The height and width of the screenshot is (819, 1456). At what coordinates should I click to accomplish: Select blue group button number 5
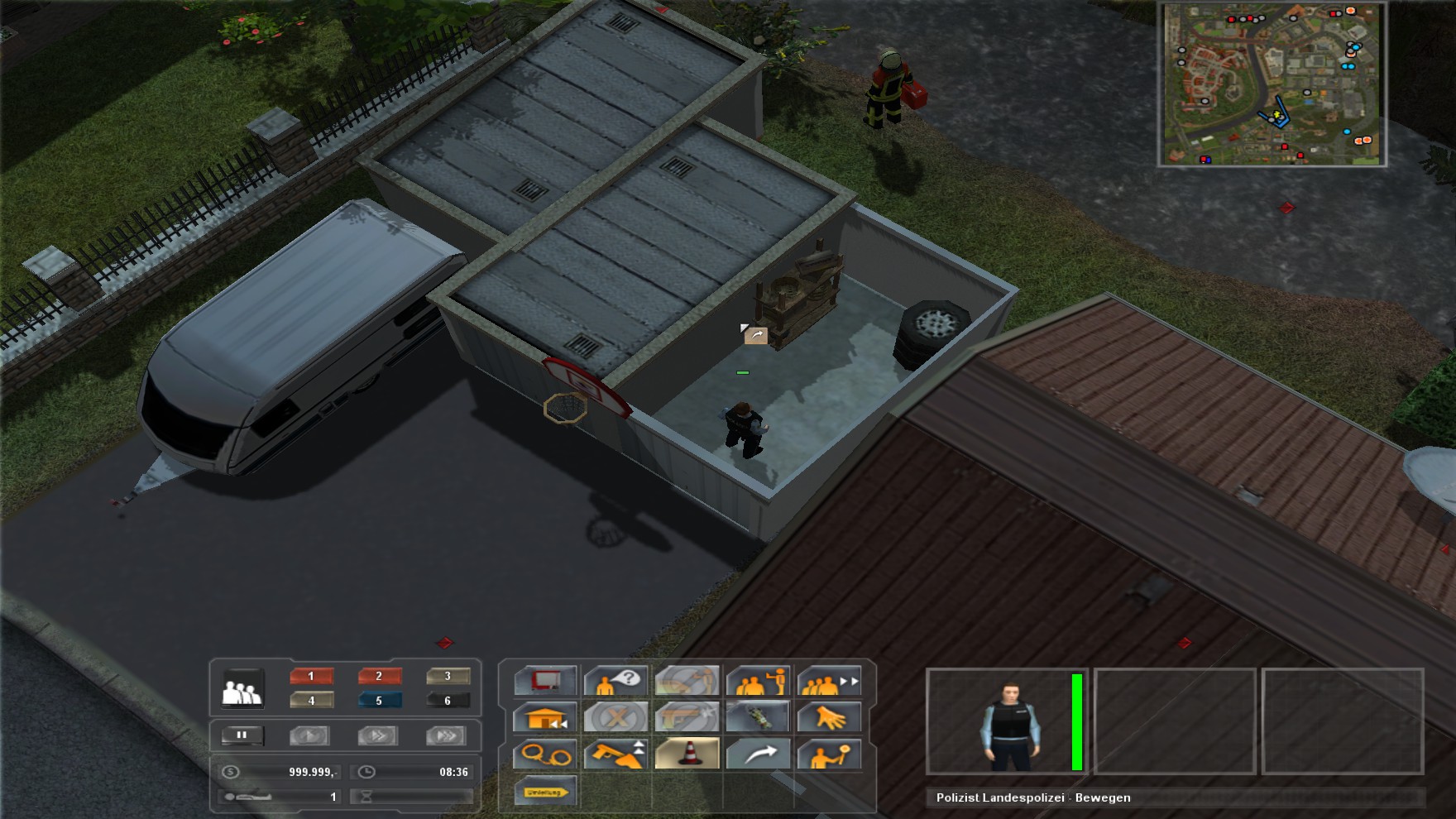[380, 700]
